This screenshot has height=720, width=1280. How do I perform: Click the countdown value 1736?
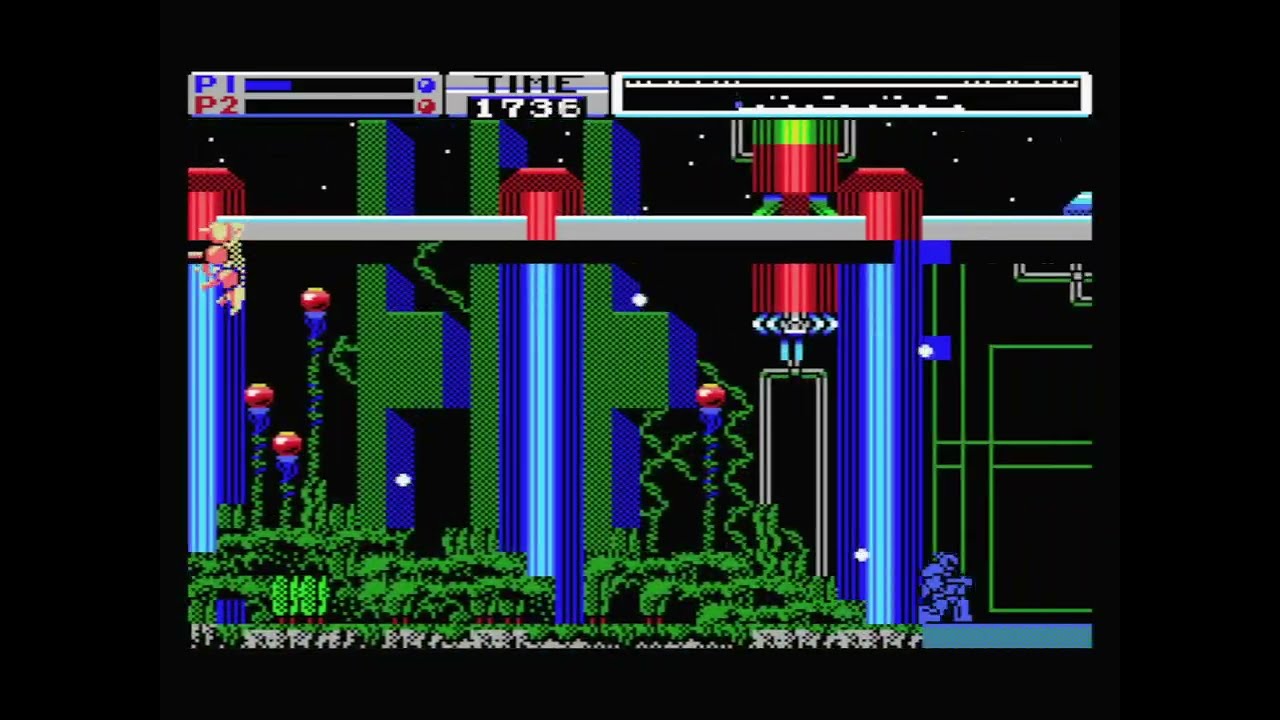tap(527, 108)
